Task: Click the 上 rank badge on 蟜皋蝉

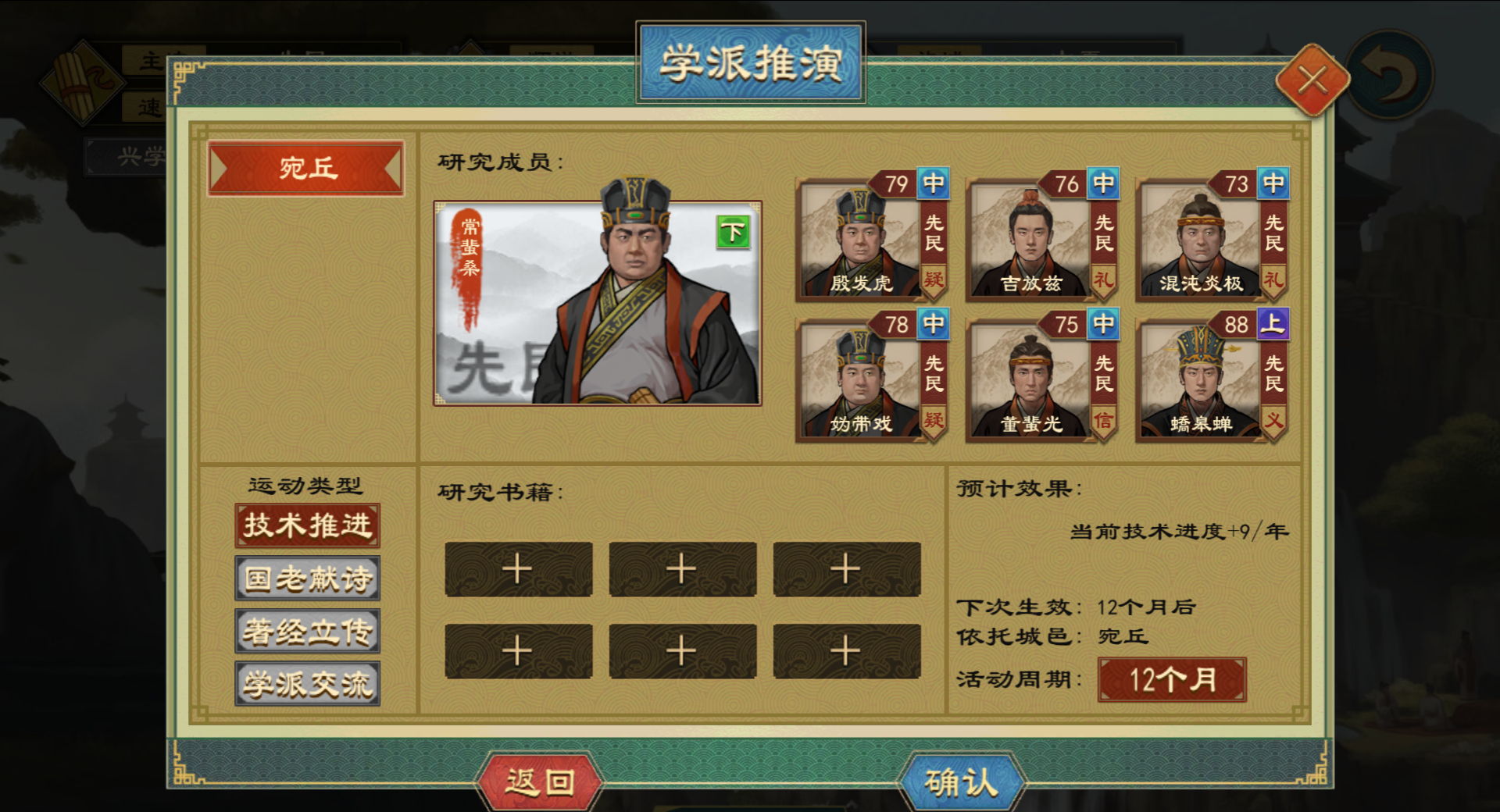Action: 1273,326
